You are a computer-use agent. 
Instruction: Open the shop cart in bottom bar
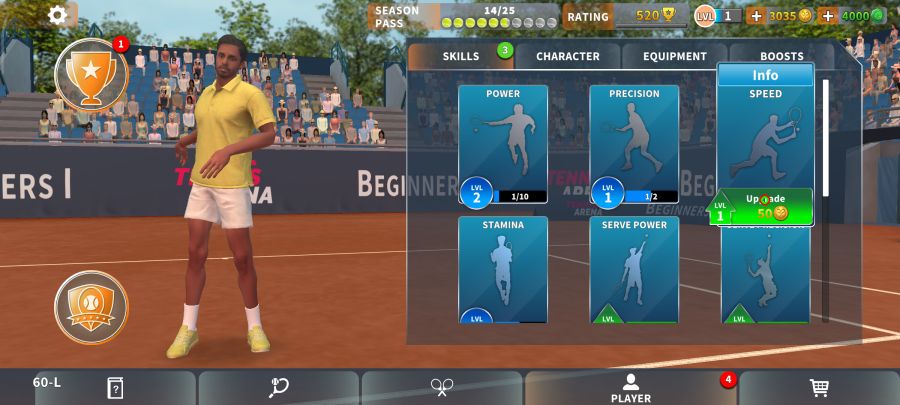[x=819, y=388]
